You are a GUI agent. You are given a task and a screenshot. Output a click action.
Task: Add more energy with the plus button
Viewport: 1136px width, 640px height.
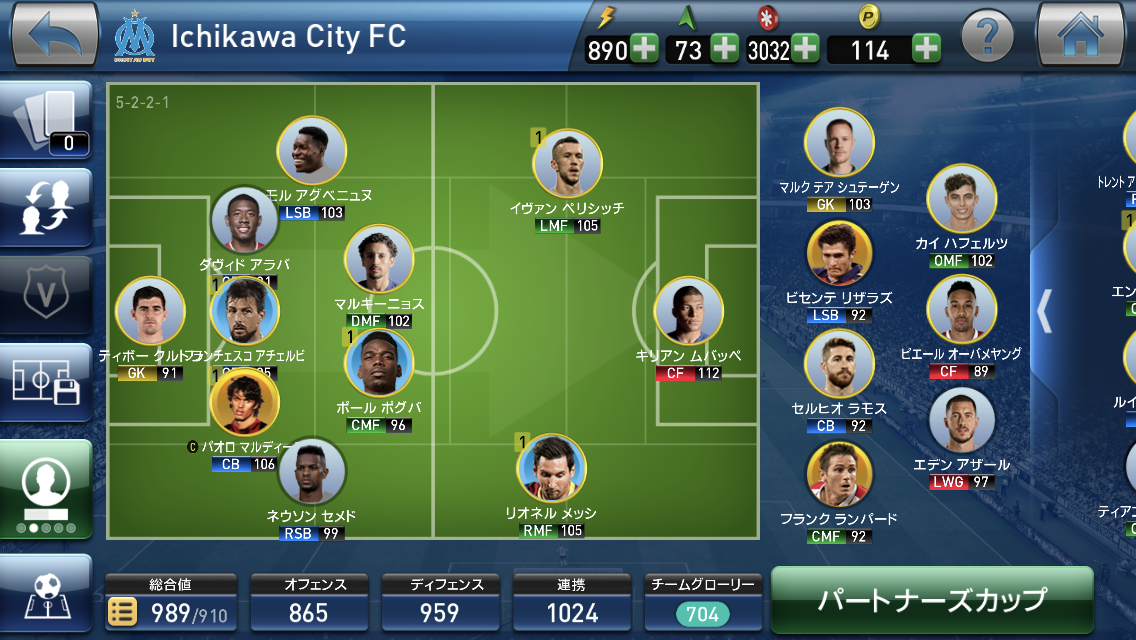(643, 49)
